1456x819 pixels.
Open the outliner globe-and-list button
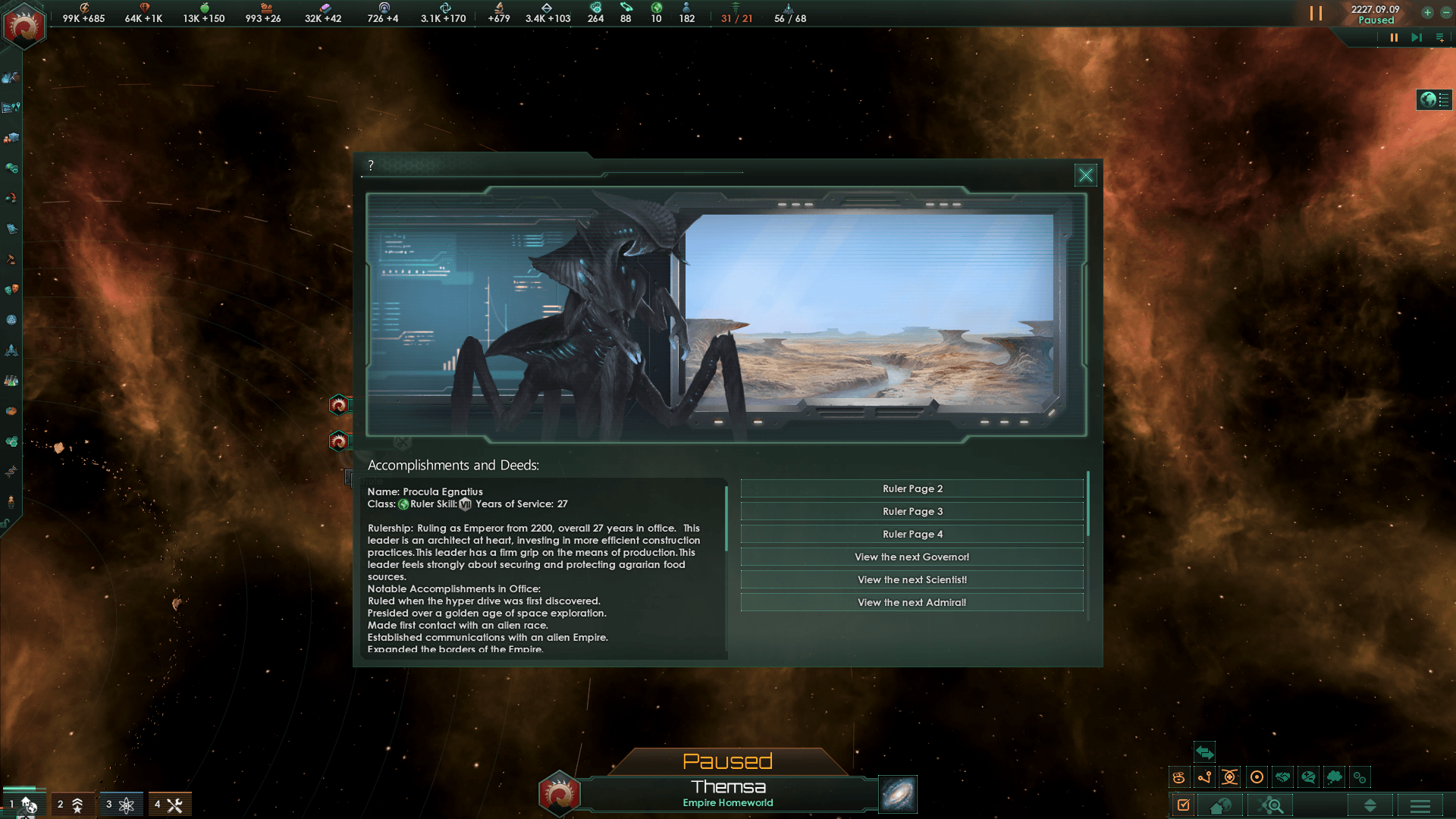(x=1434, y=100)
